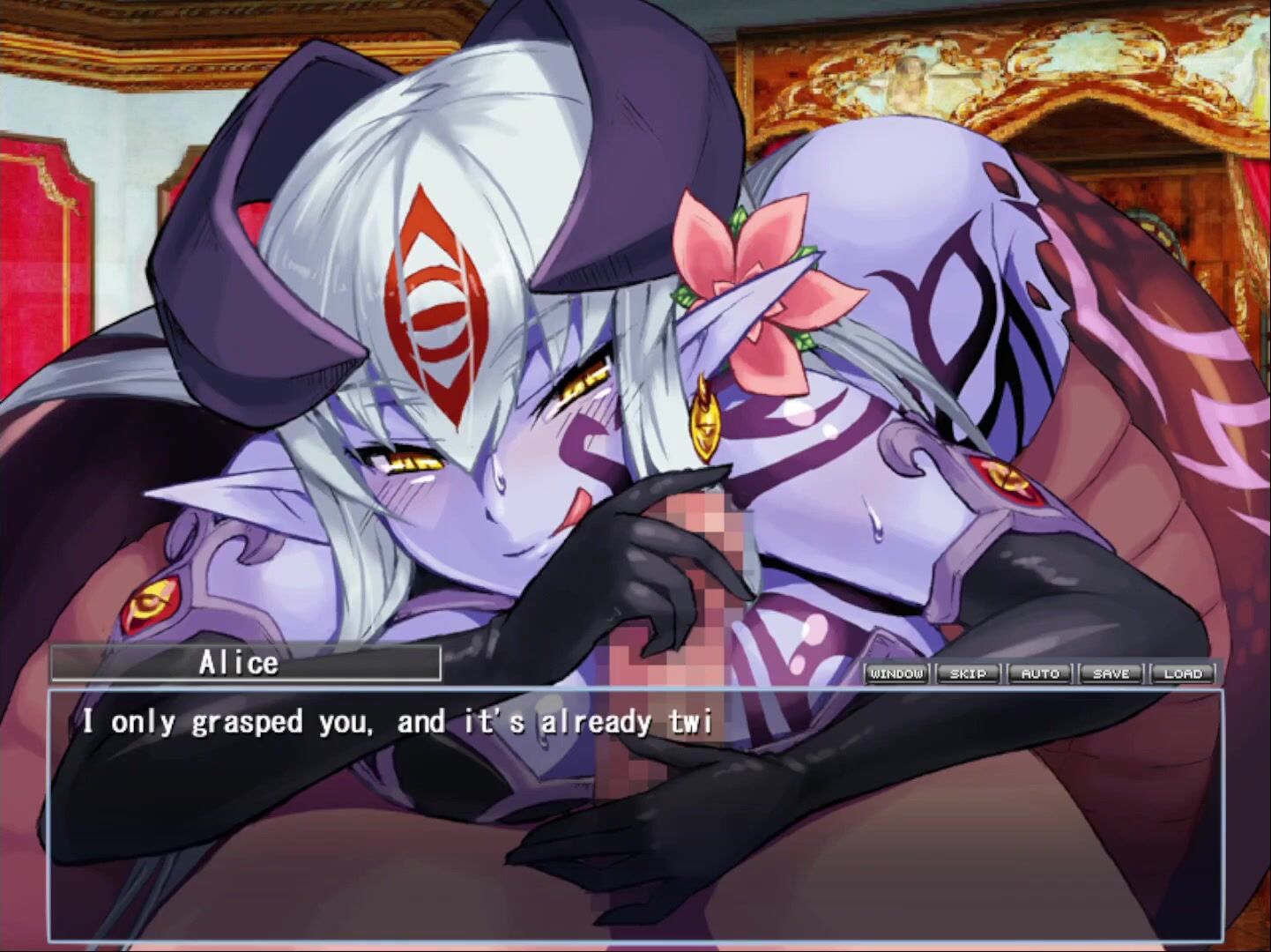Open the LOAD menu
The height and width of the screenshot is (952, 1271).
pos(1183,673)
